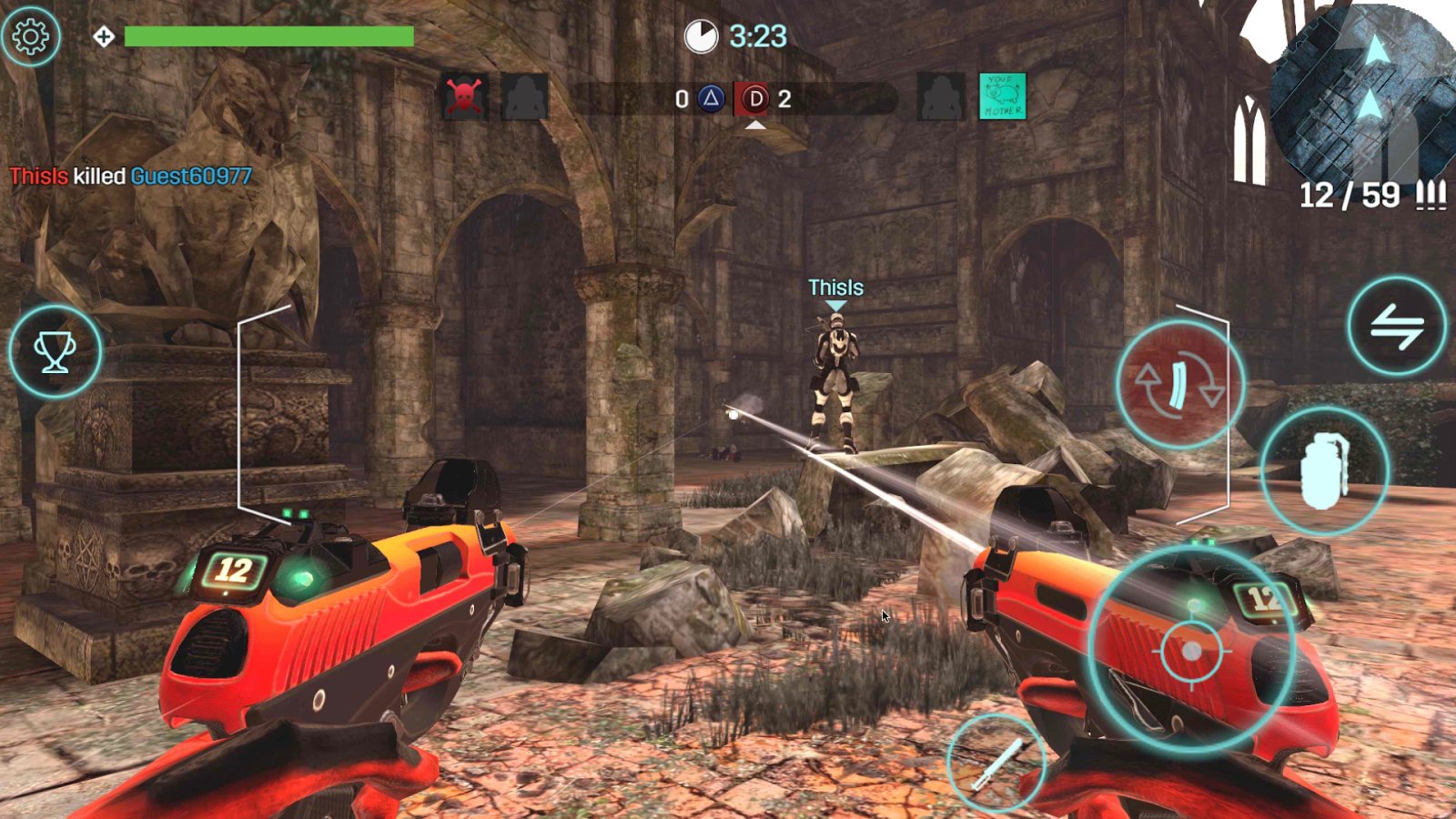Select the red skull player avatar
The height and width of the screenshot is (819, 1456).
(x=464, y=96)
